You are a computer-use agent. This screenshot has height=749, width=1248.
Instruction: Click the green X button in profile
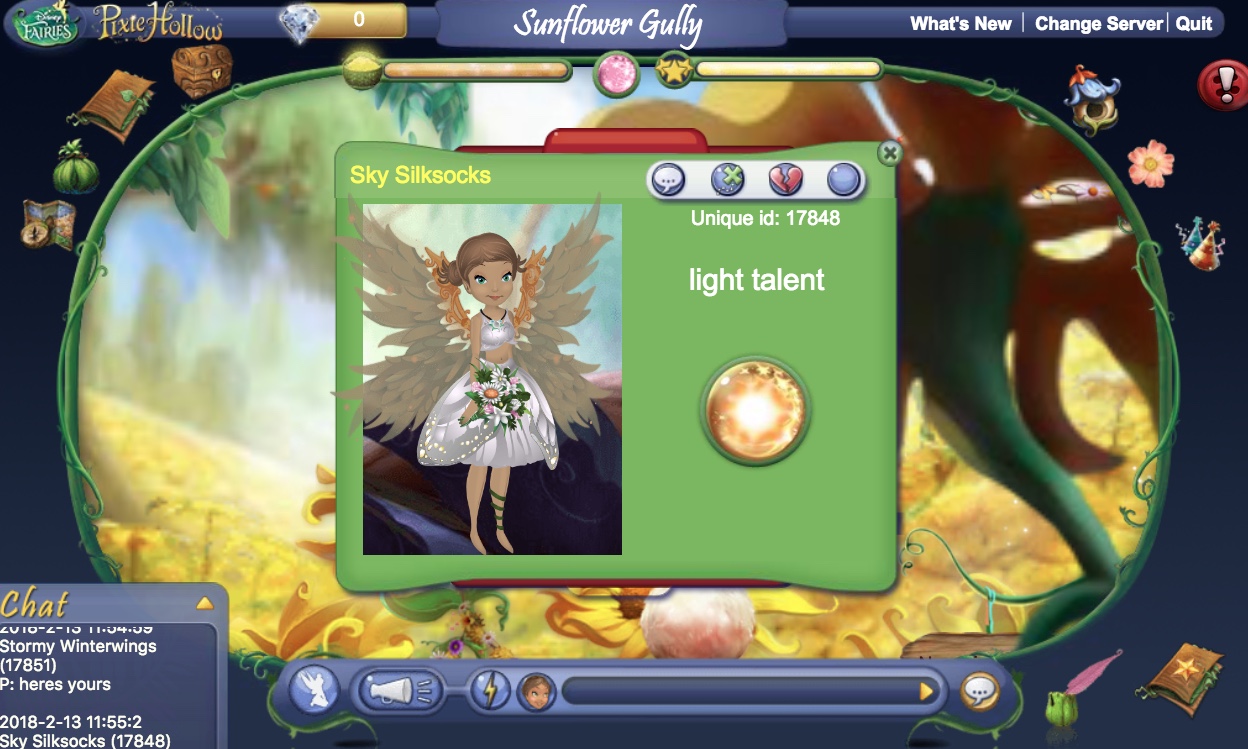pyautogui.click(x=728, y=180)
